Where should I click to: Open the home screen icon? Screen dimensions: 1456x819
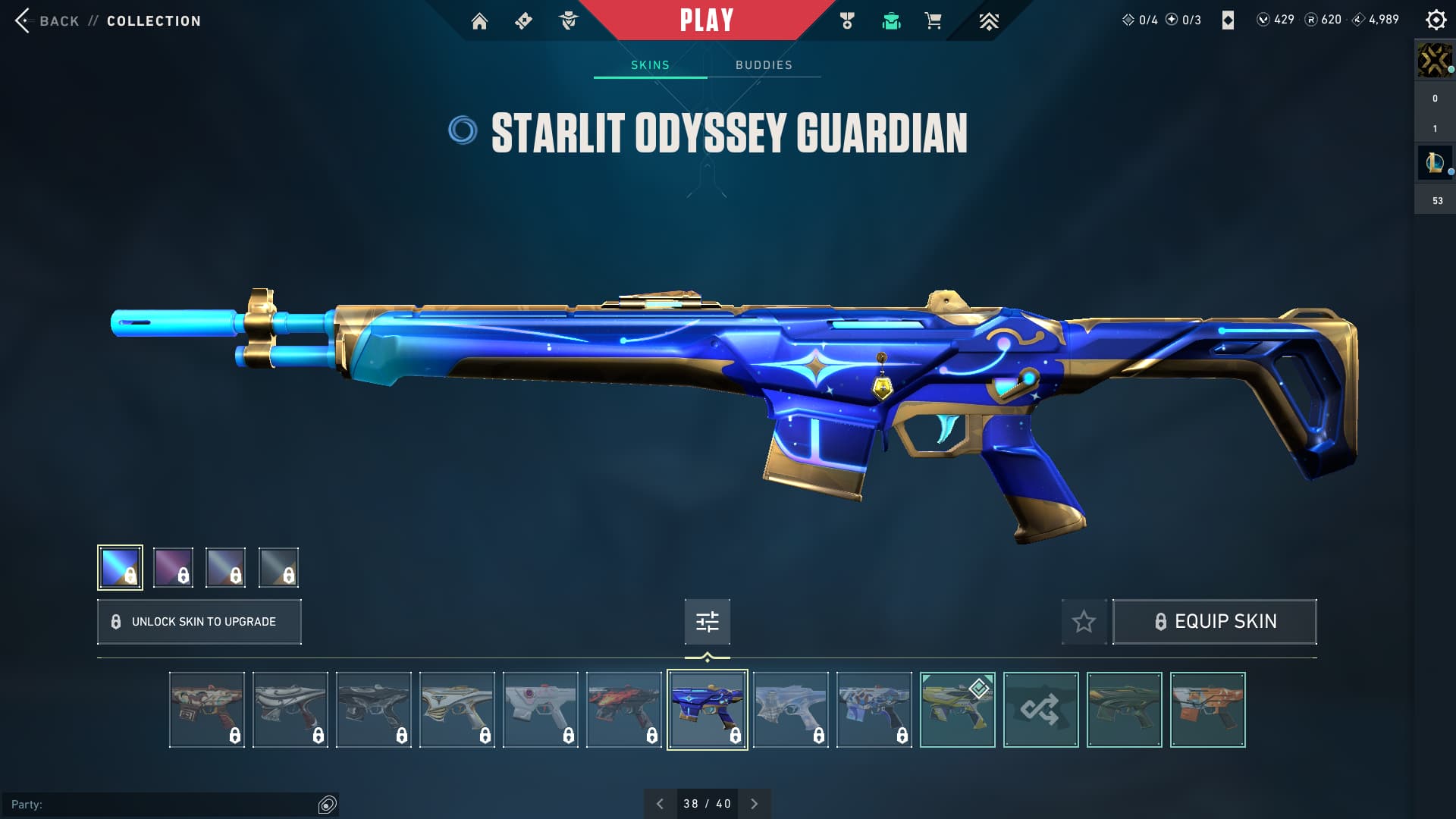(479, 21)
